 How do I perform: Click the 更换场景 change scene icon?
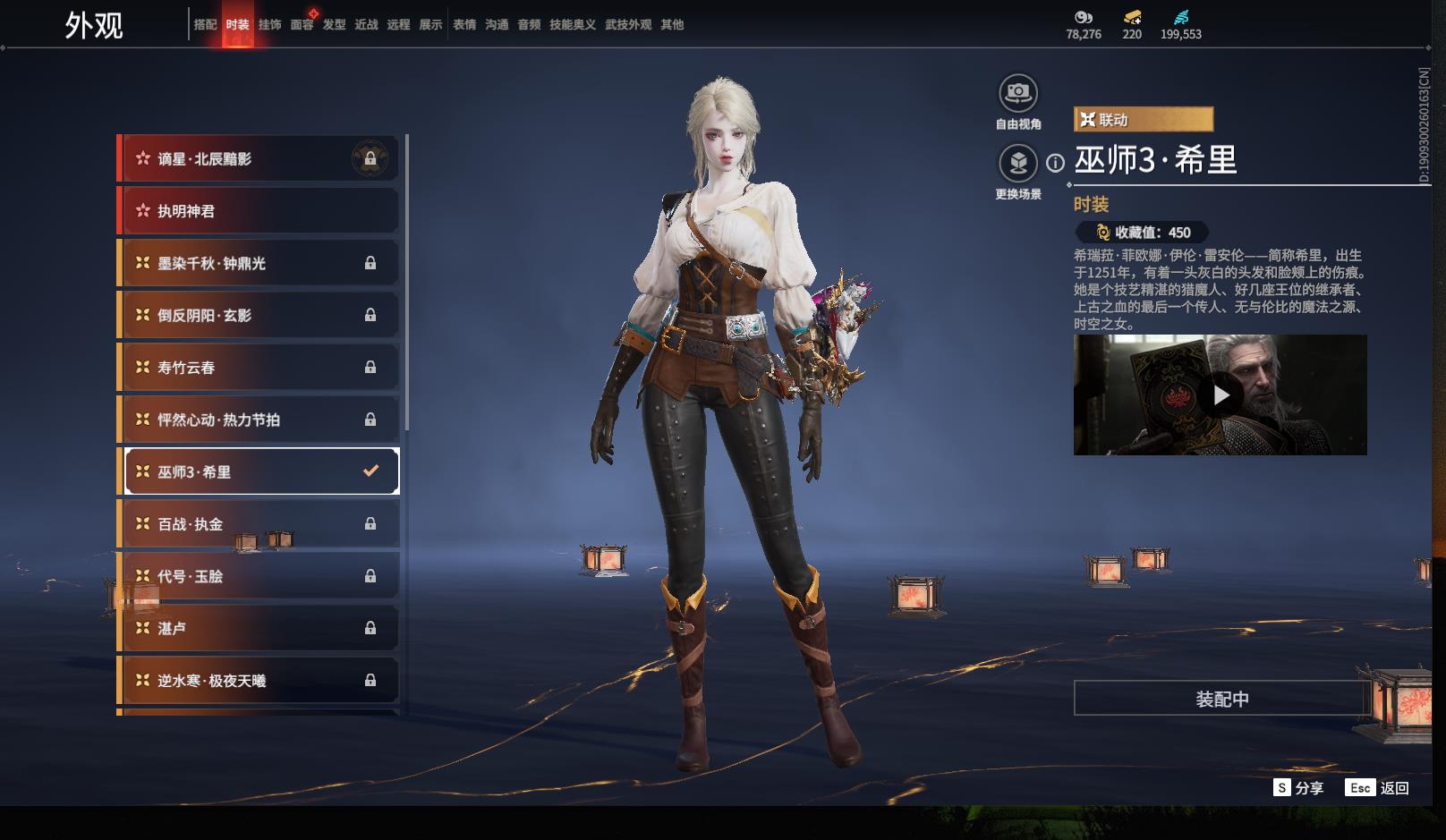[x=1018, y=163]
